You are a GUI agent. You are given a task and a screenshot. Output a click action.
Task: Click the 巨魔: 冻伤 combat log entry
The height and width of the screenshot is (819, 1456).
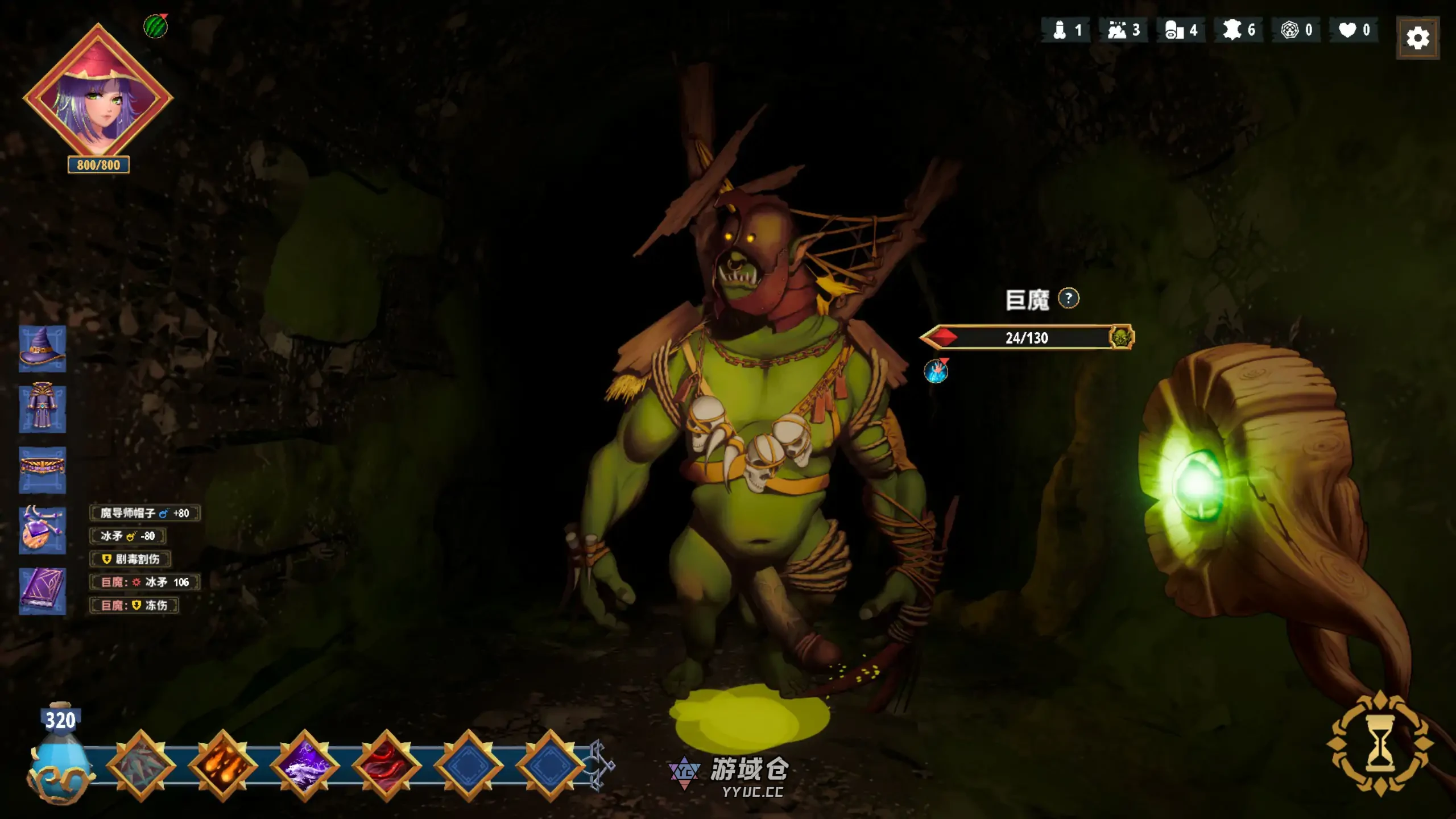coord(135,606)
